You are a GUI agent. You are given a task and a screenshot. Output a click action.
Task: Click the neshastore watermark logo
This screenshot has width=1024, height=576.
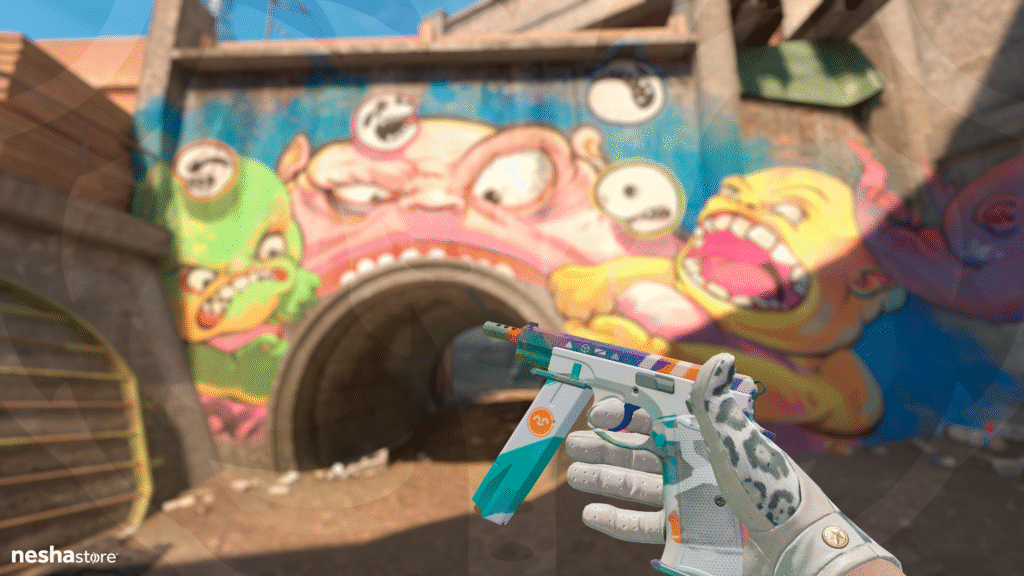tap(63, 555)
